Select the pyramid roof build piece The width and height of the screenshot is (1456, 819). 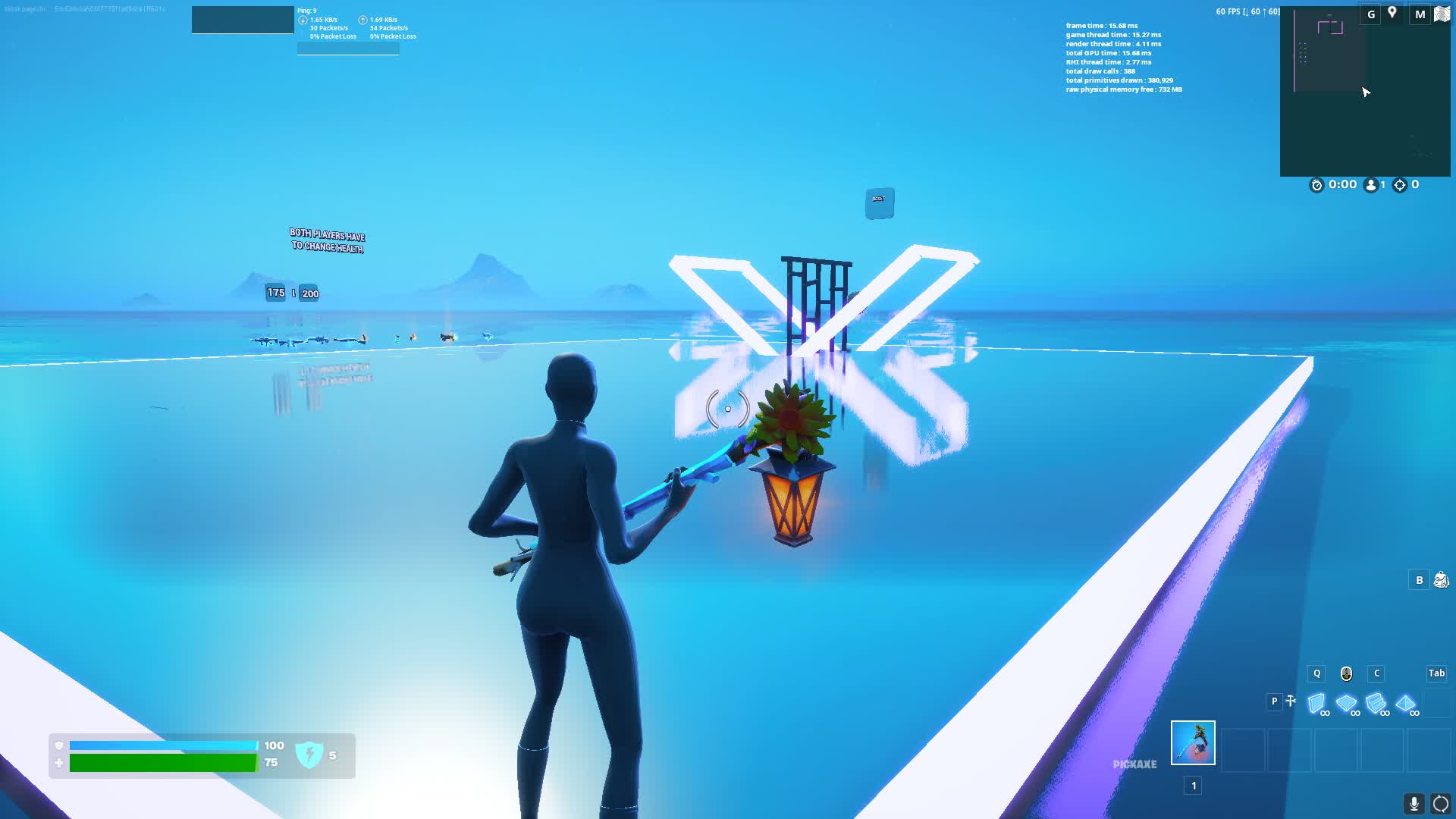click(1405, 703)
